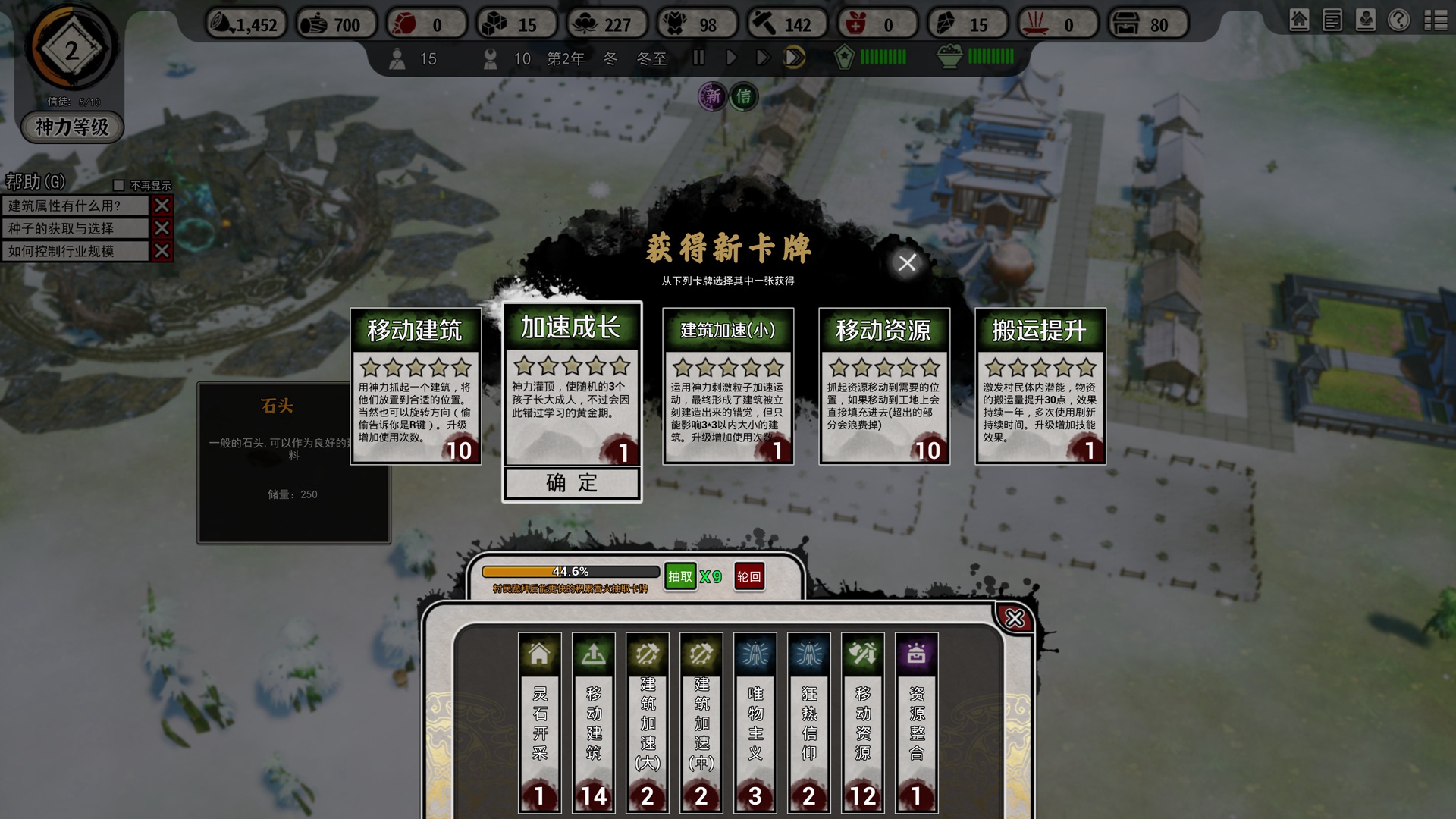Toggle the 不再显示 checkbox
This screenshot has width=1456, height=819.
coord(119,186)
